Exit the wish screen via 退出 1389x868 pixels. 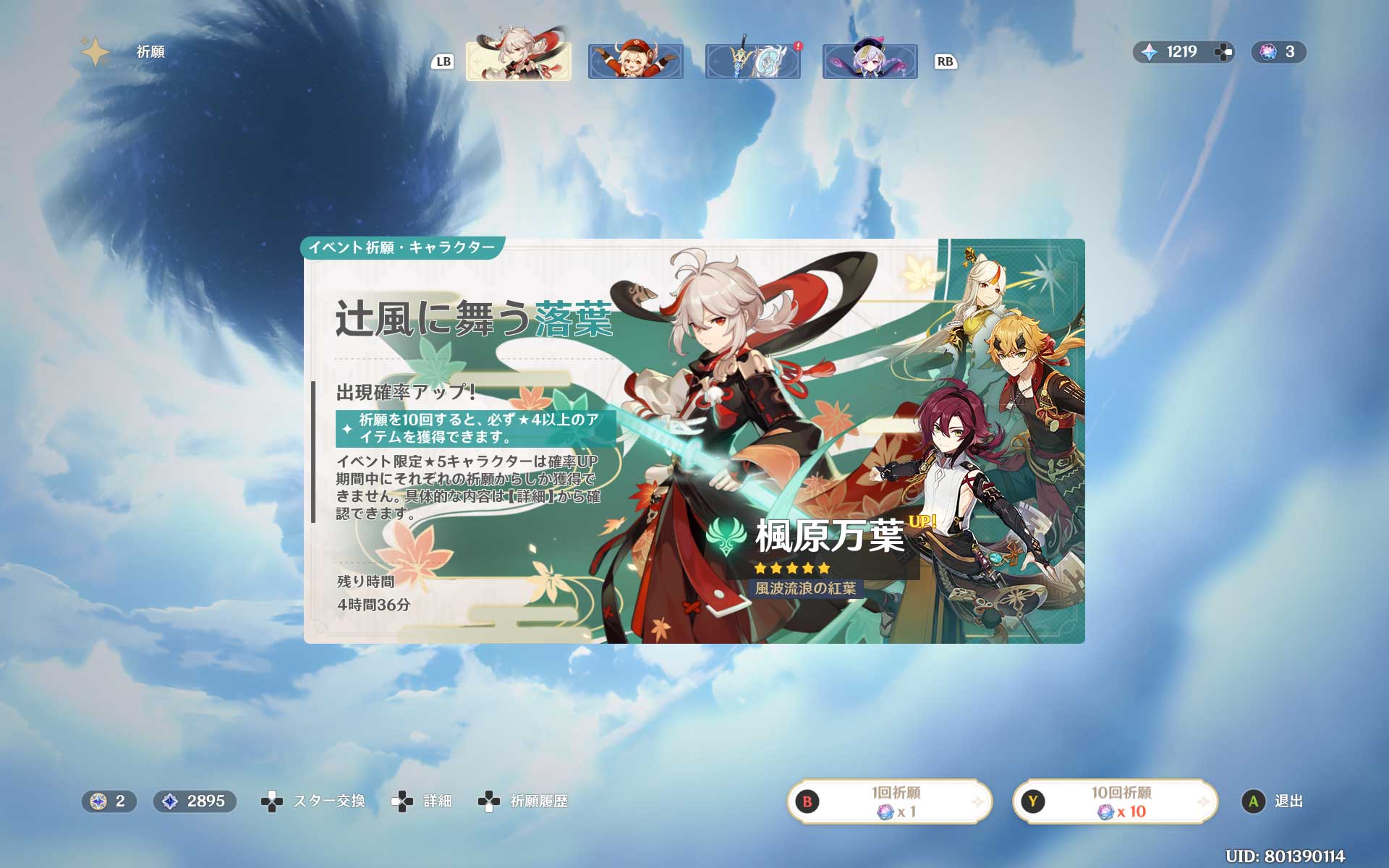[x=1273, y=801]
